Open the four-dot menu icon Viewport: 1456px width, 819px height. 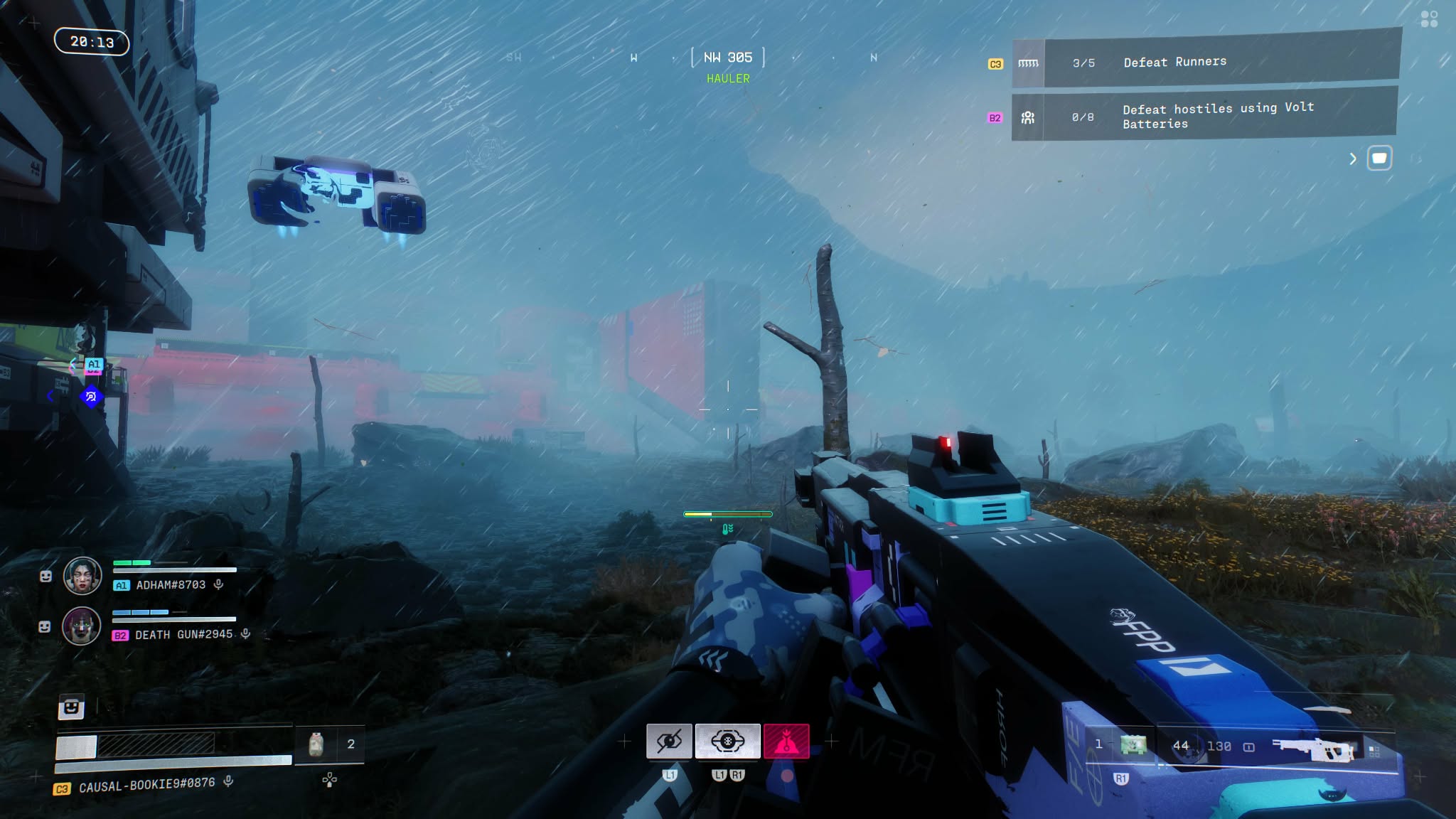pos(1429,19)
